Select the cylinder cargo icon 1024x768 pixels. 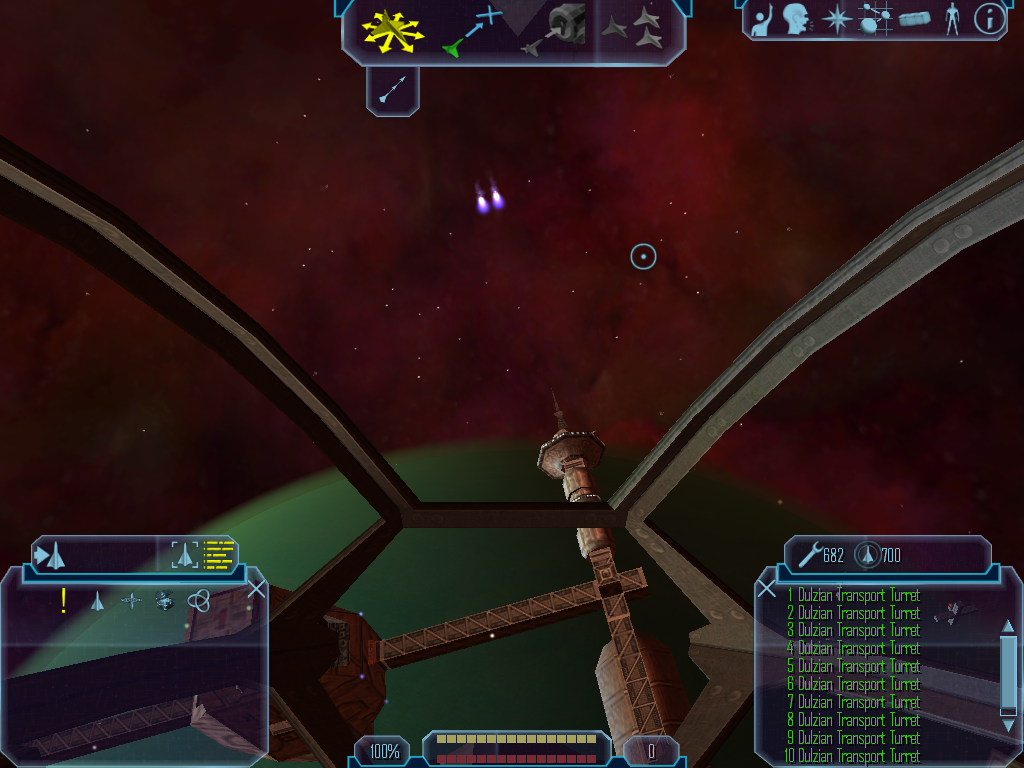(914, 19)
